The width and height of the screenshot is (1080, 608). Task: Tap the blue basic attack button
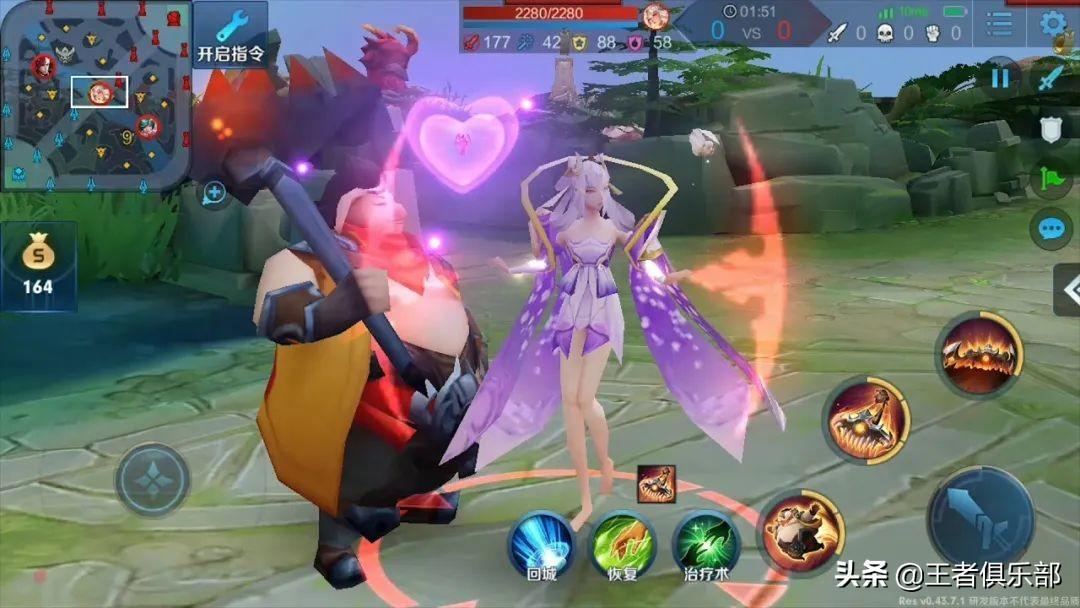(x=980, y=517)
